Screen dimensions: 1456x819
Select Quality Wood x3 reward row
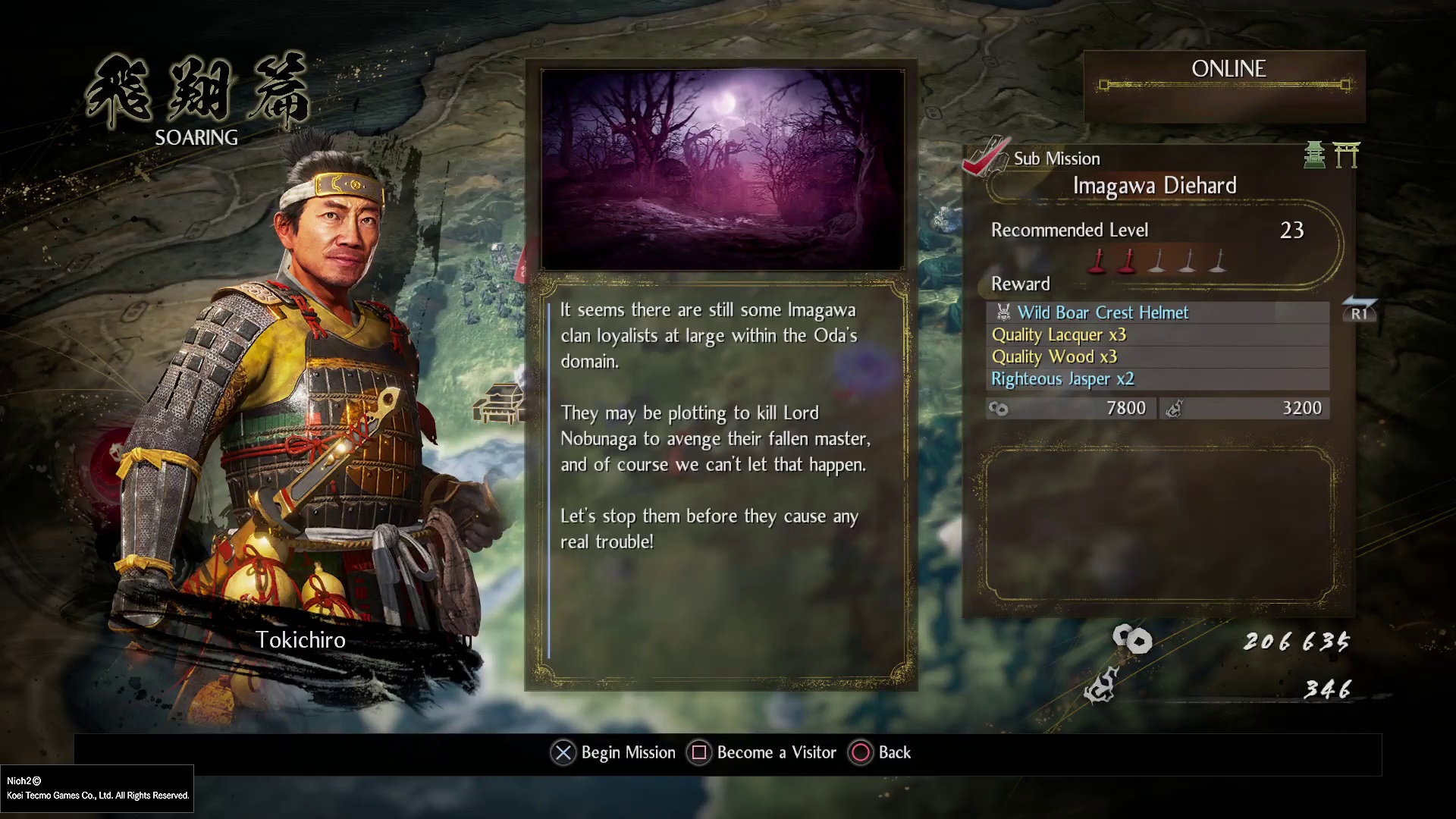tap(1054, 356)
